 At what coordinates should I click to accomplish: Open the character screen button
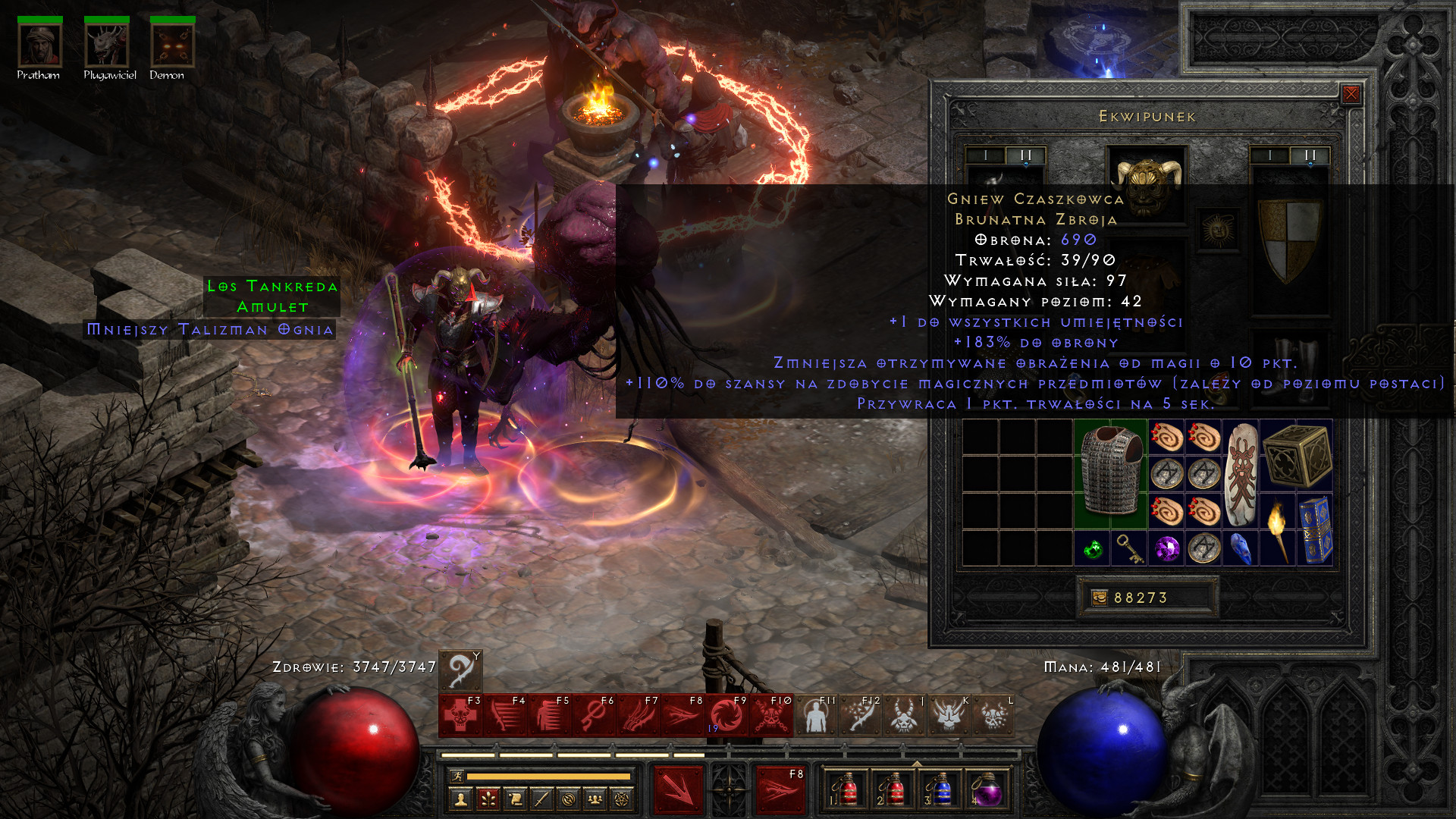(461, 799)
